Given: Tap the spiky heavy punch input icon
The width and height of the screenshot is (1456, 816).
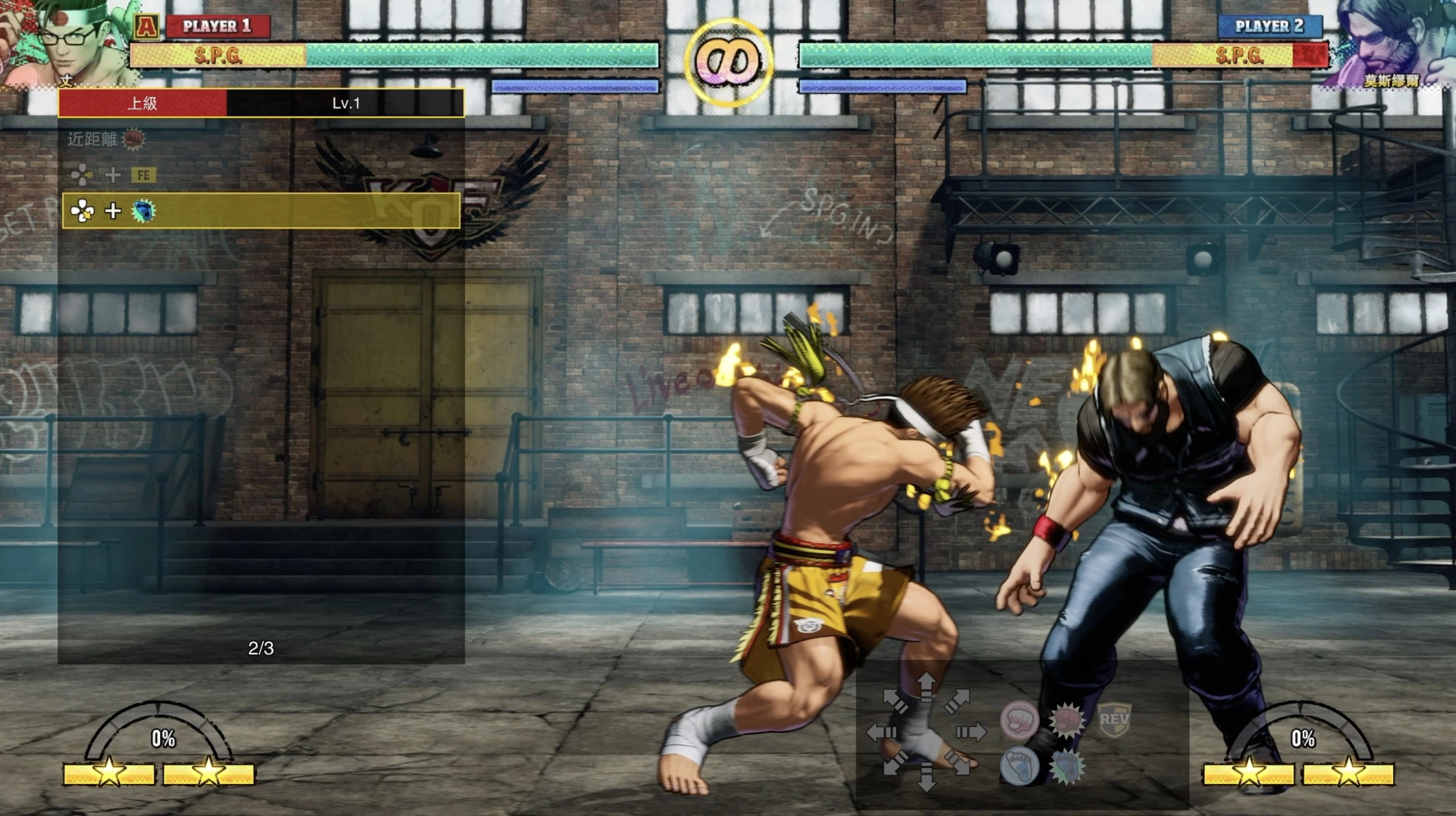Looking at the screenshot, I should (1066, 720).
